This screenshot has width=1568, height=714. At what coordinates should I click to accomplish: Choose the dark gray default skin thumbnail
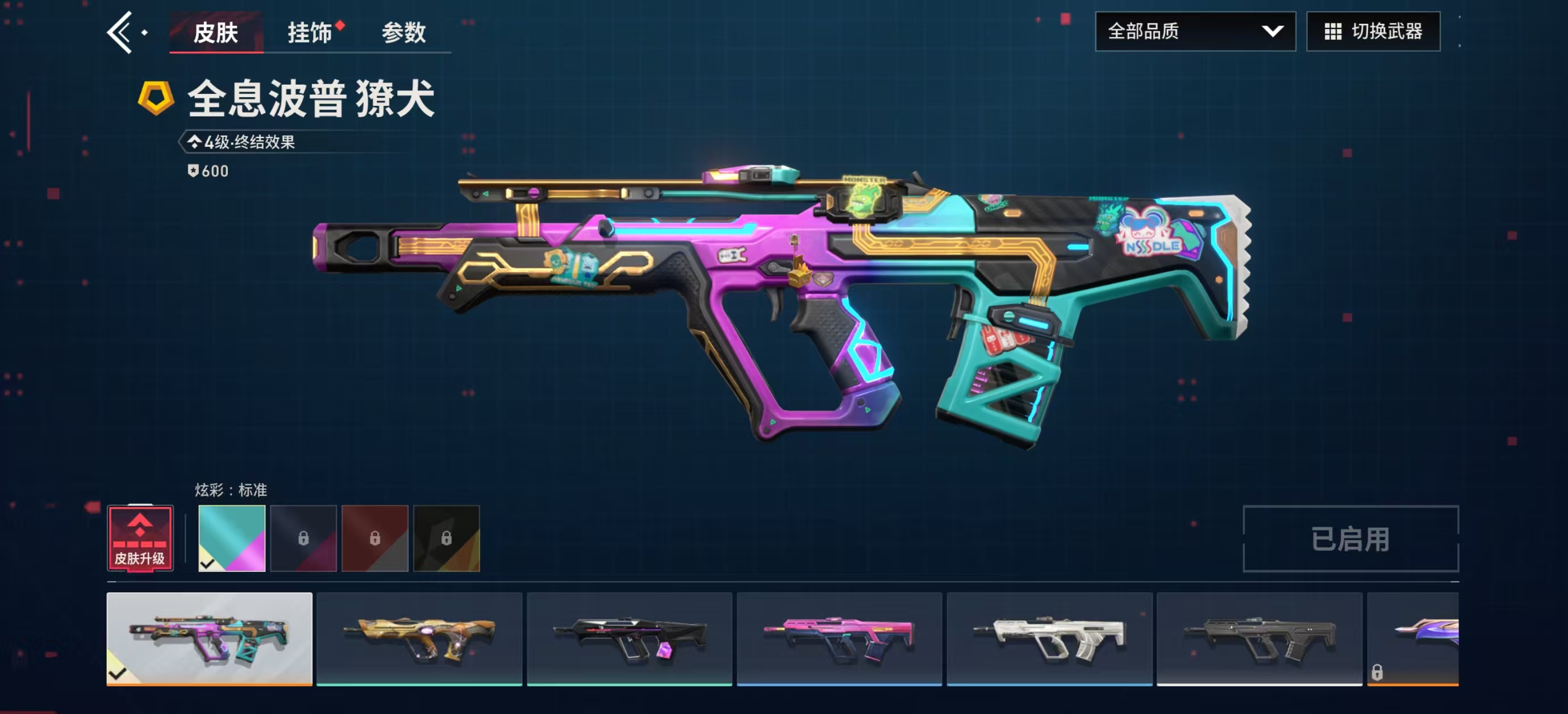[x=1260, y=638]
